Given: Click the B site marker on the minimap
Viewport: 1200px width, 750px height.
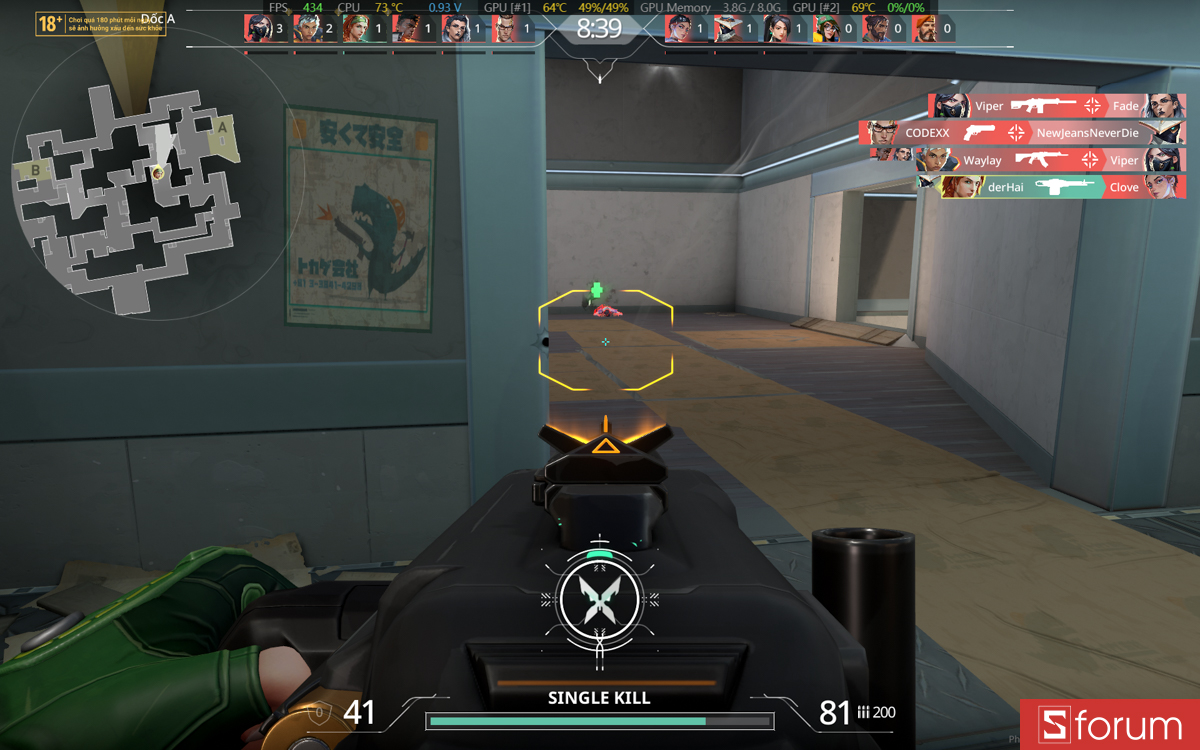Looking at the screenshot, I should coord(36,171).
